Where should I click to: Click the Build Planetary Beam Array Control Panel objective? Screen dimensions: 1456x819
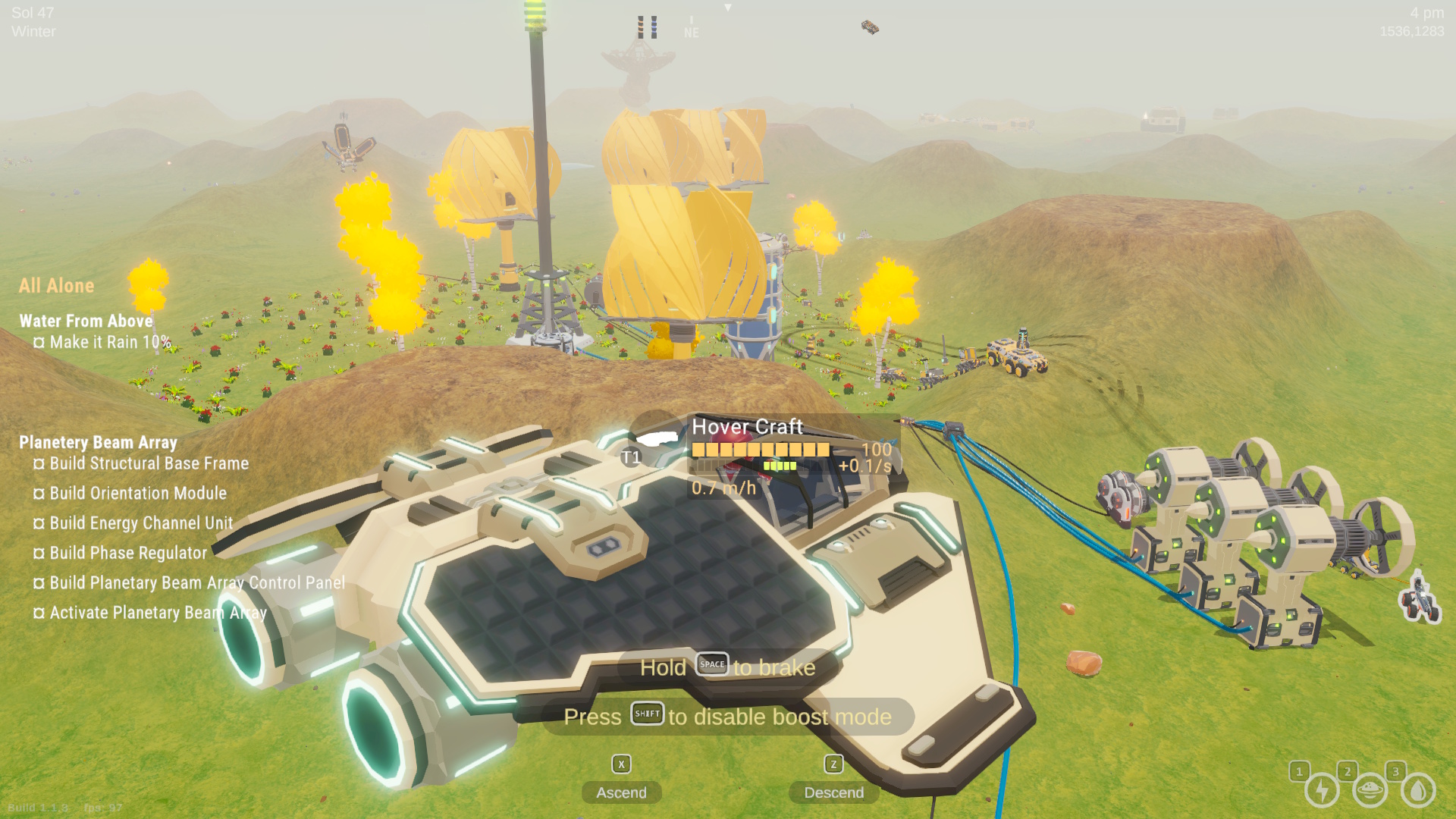pyautogui.click(x=197, y=582)
